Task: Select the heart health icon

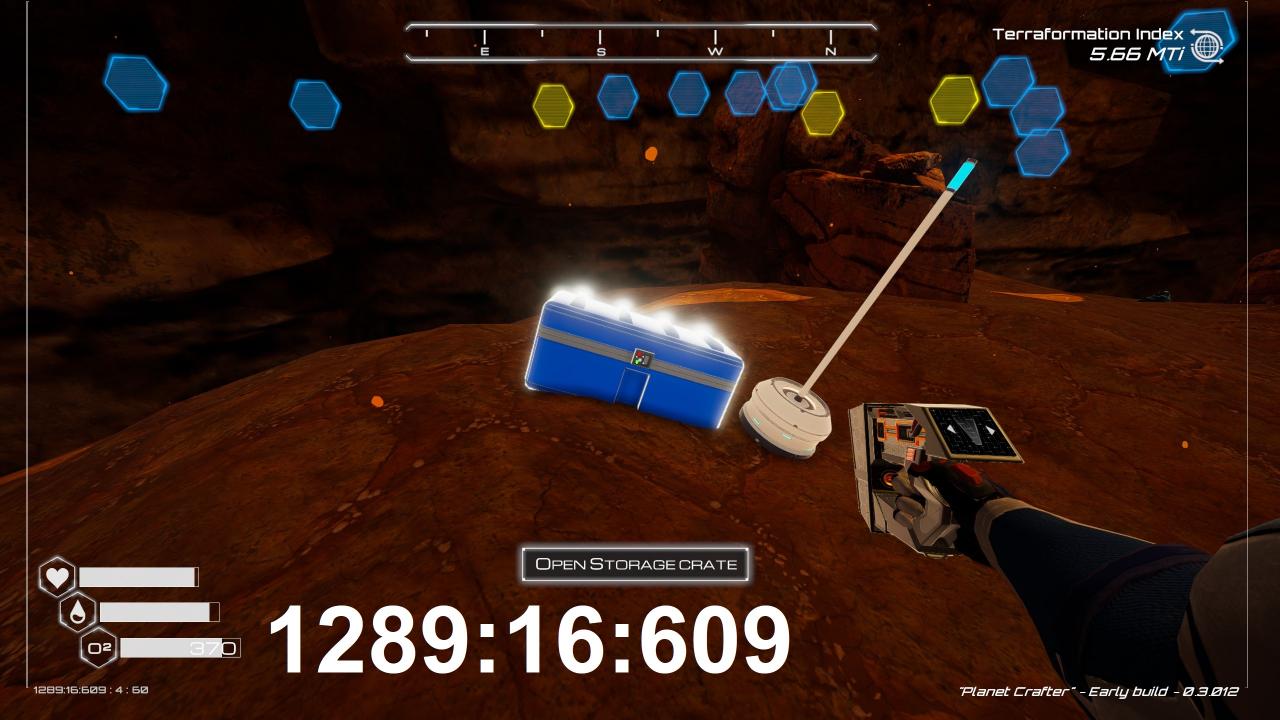Action: pyautogui.click(x=57, y=577)
